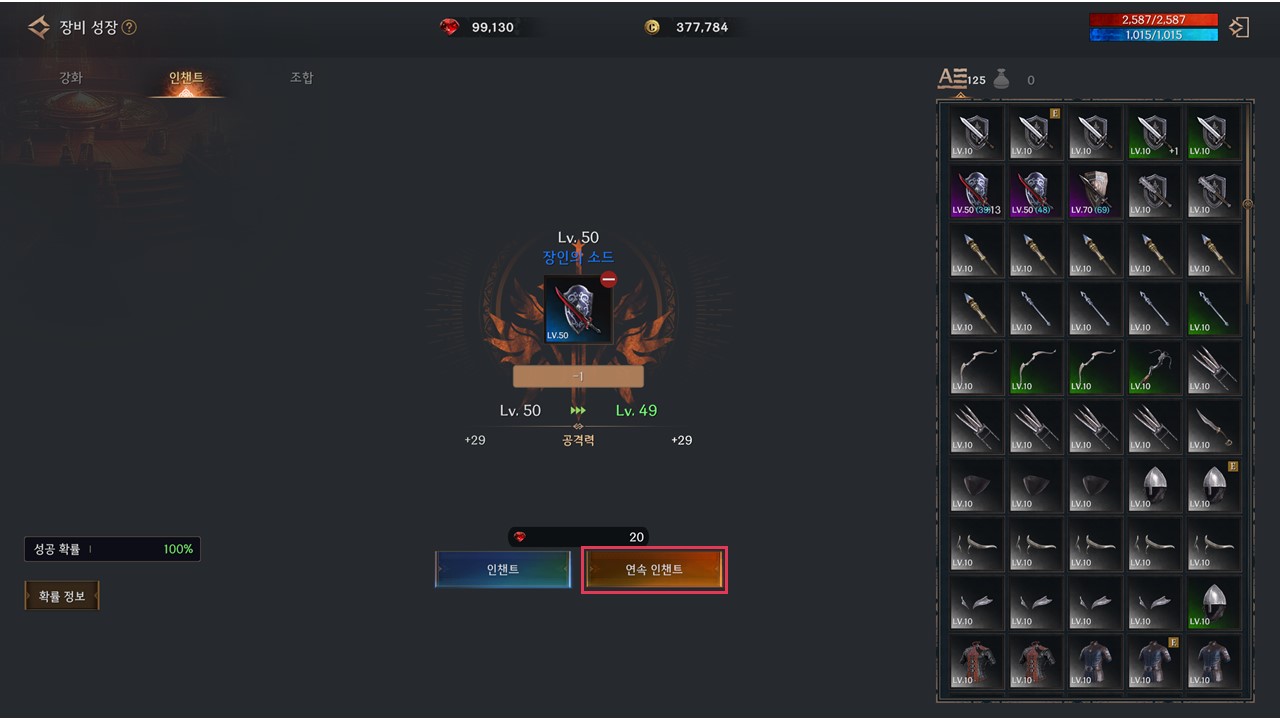Click the blue 인챈트 button
Viewport: 1280px width, 720px height.
[x=503, y=569]
